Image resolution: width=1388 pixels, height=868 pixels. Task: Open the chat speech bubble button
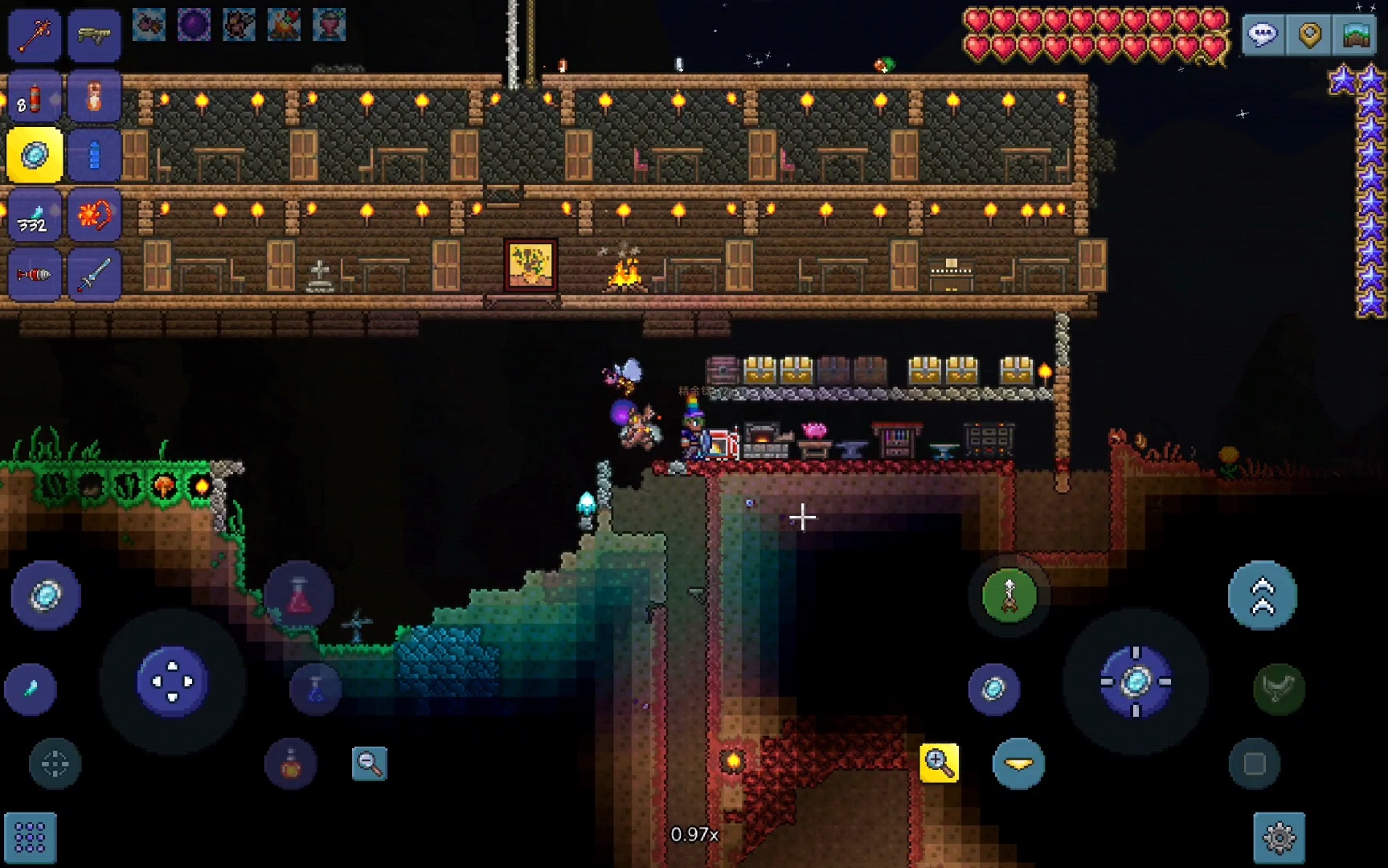tap(1263, 35)
